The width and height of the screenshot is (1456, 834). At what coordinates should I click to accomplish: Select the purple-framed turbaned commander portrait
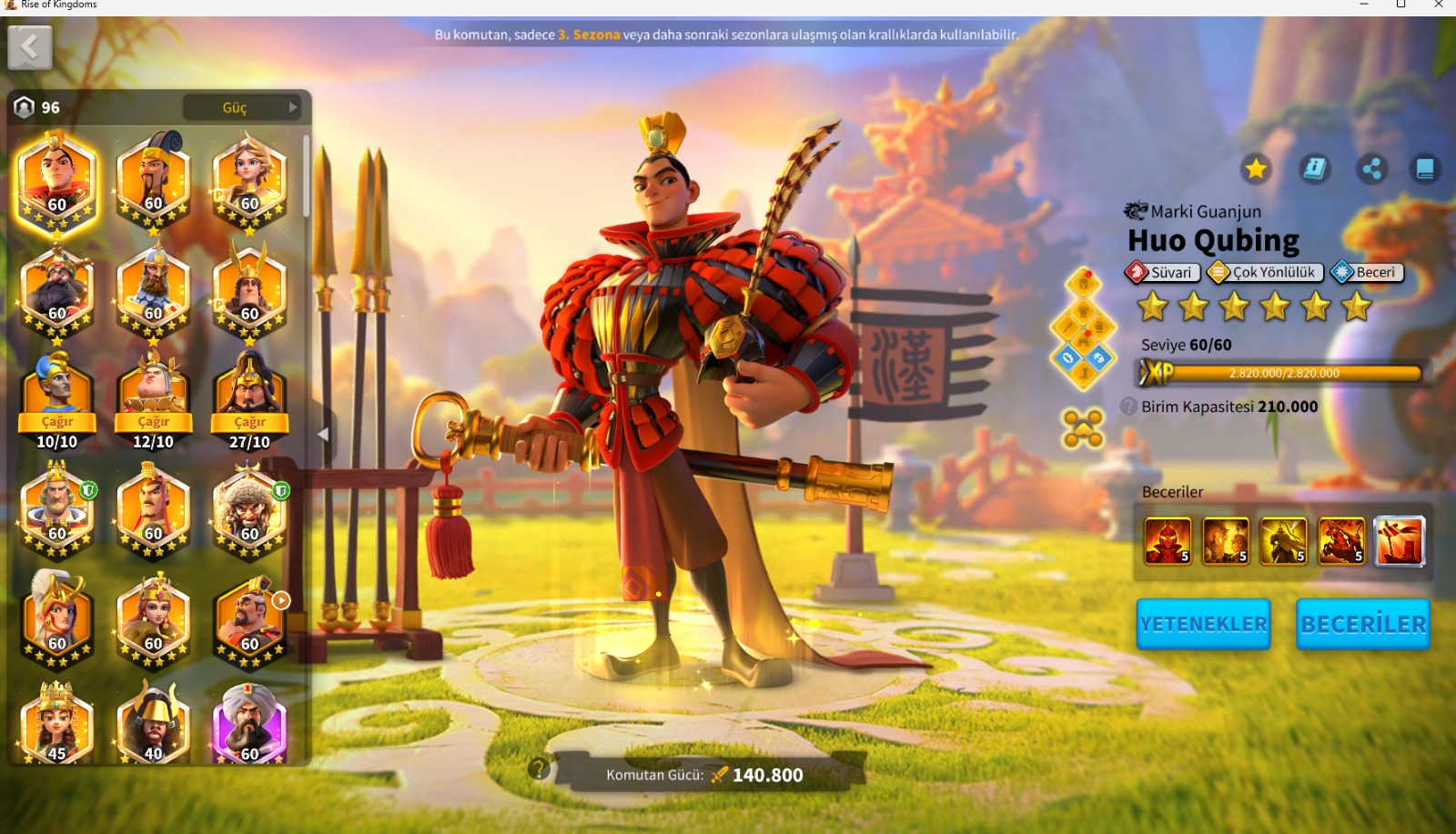coord(249,725)
